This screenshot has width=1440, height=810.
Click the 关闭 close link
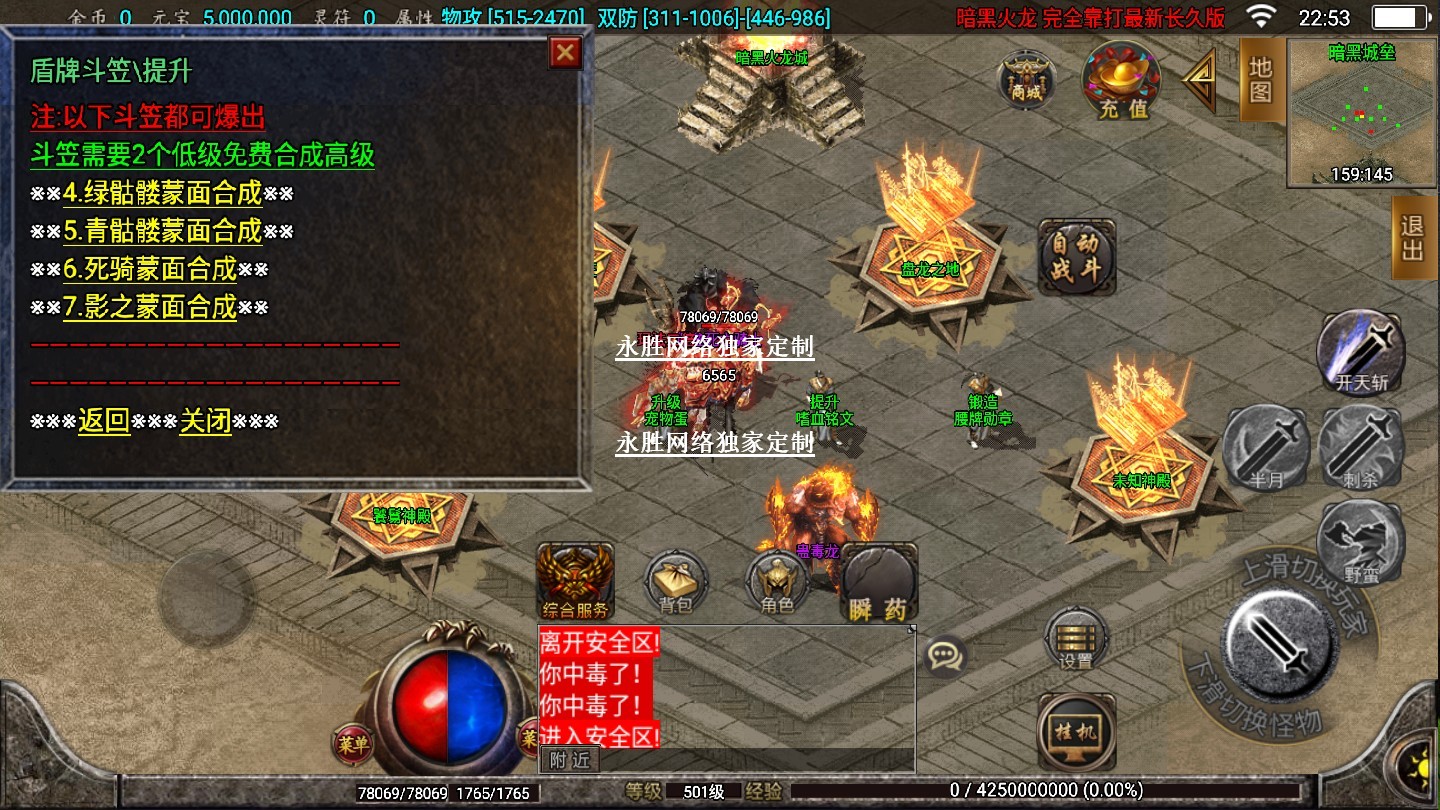click(205, 421)
